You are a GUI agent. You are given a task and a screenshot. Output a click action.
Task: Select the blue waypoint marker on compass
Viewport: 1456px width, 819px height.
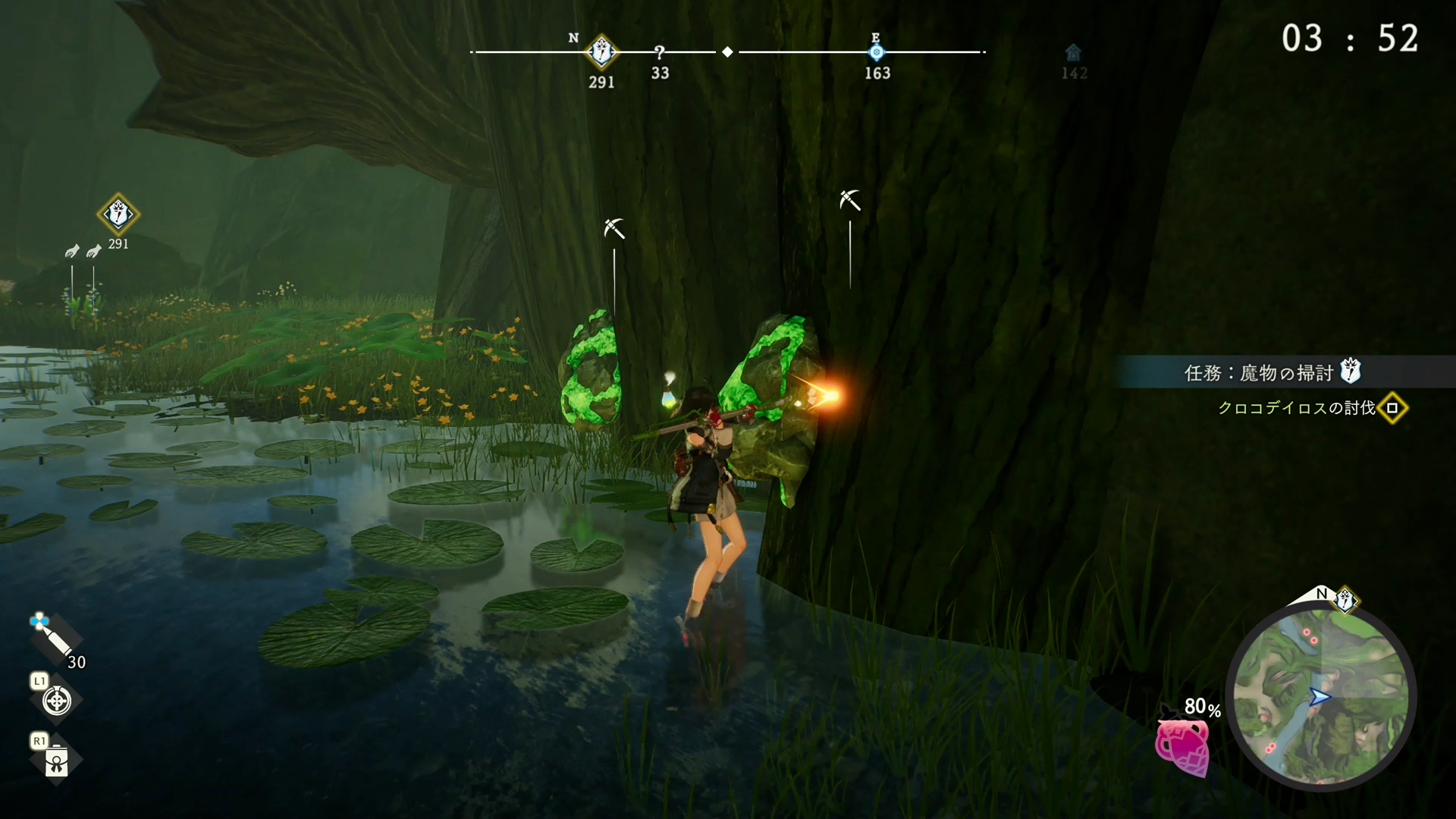[x=877, y=52]
